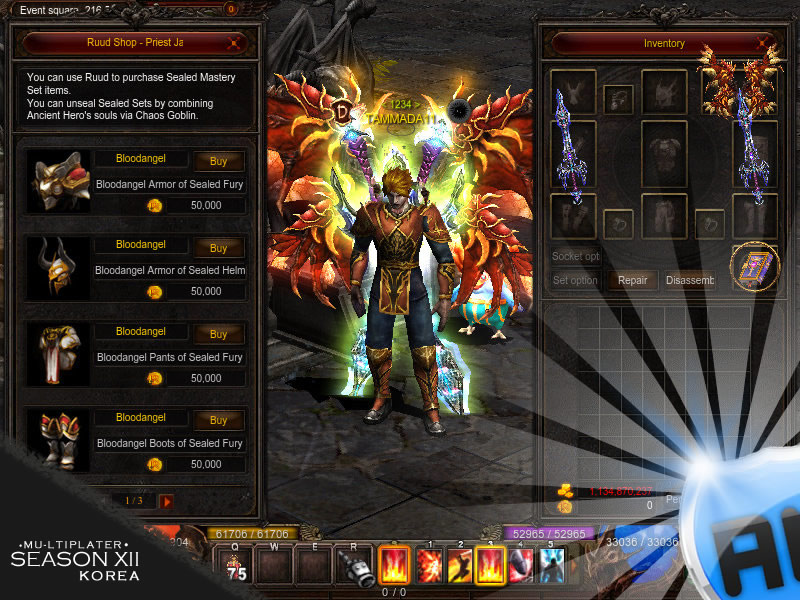Open the Disassemble option
Viewport: 800px width, 600px height.
click(x=690, y=281)
